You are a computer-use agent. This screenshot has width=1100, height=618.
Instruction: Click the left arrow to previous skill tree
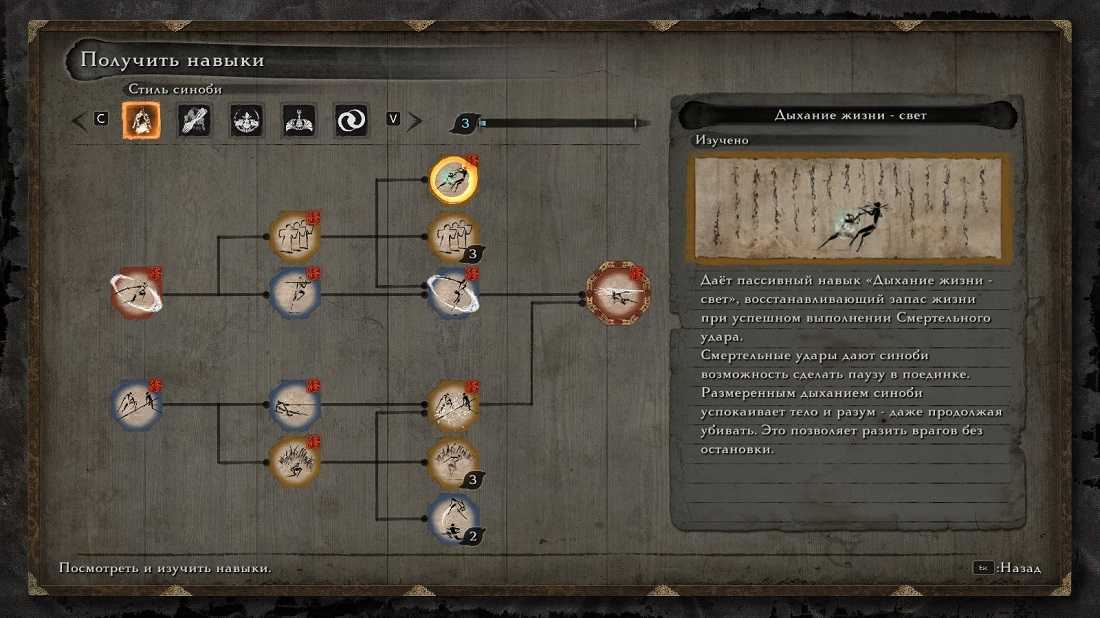79,121
